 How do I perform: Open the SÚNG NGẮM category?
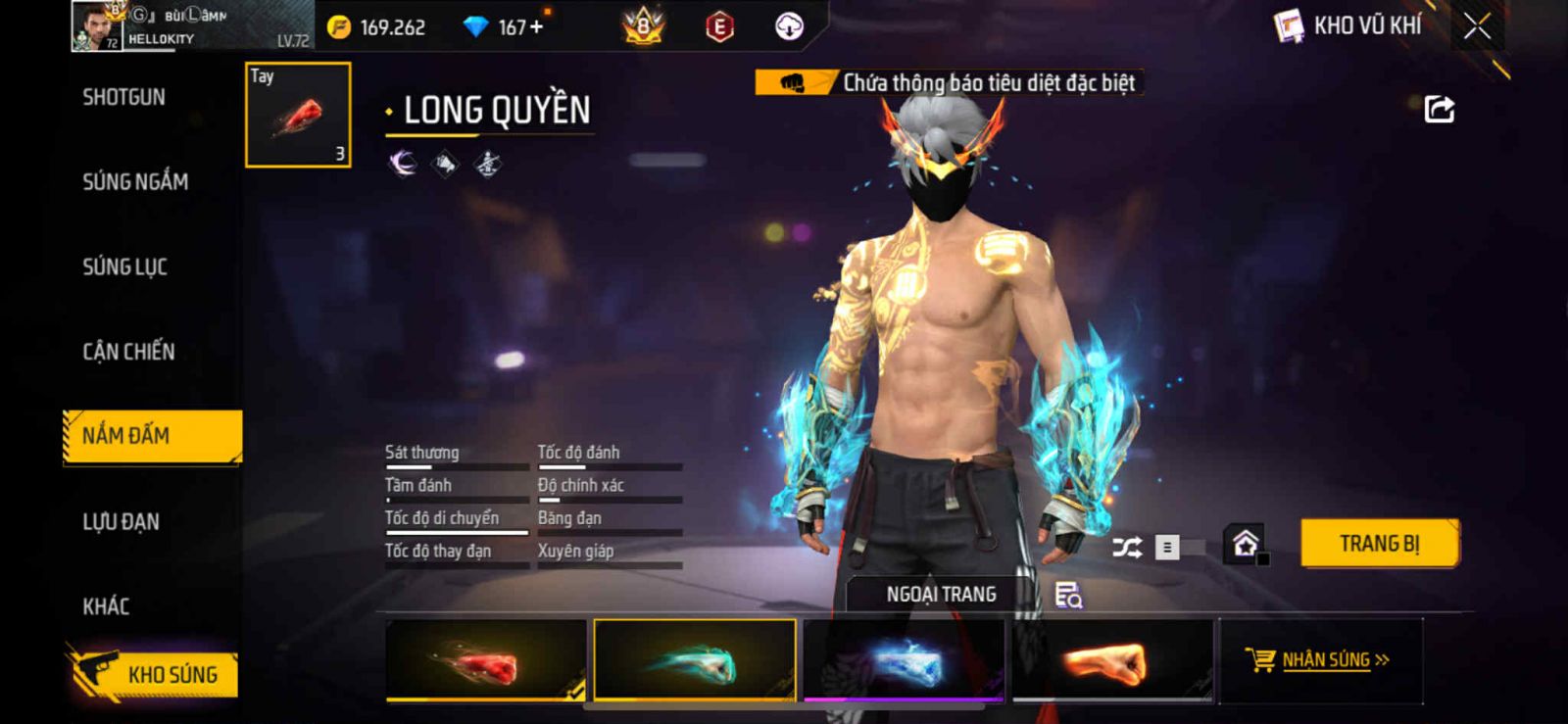click(135, 181)
